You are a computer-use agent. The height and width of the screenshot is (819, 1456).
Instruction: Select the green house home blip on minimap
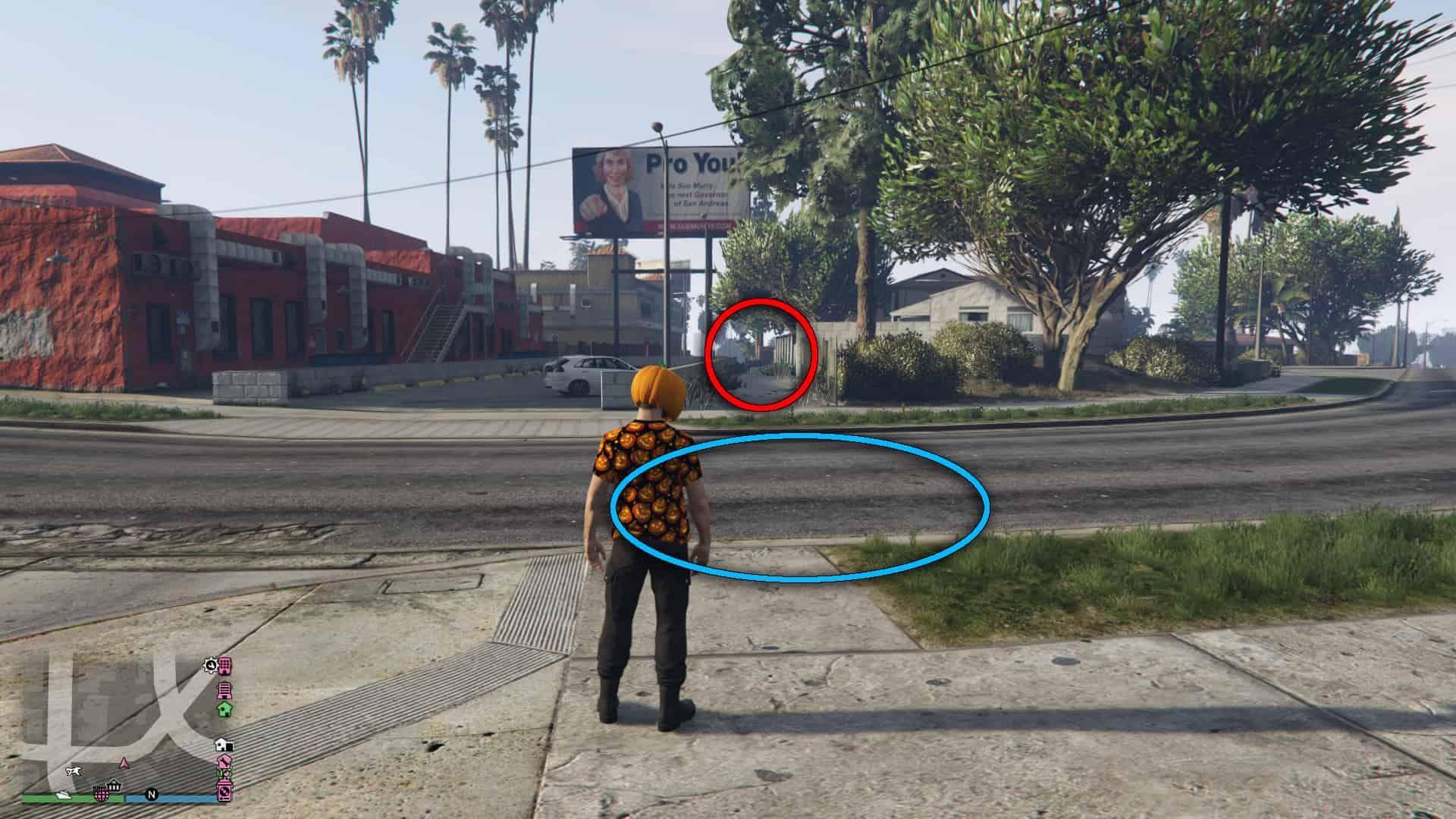click(225, 710)
